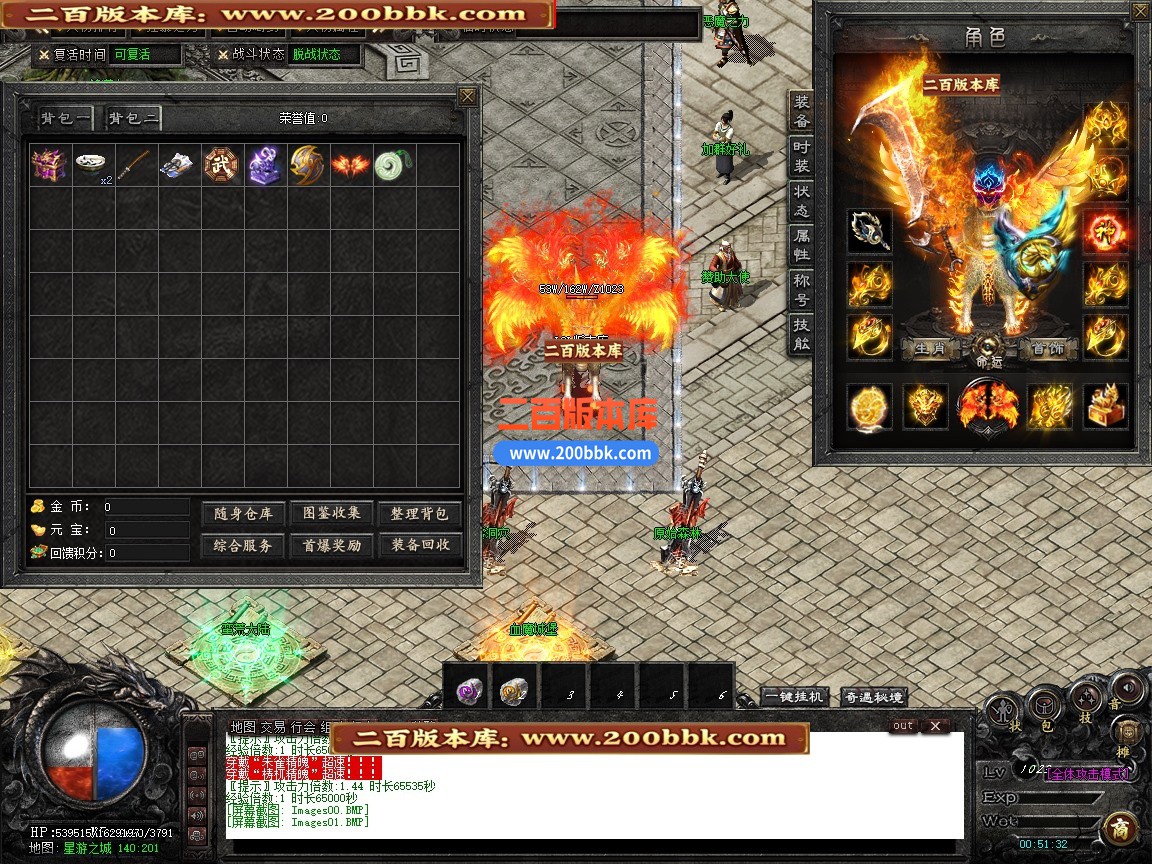This screenshot has height=864, width=1152.
Task: Open the 生肖 zodiac equipment panel
Action: pyautogui.click(x=930, y=350)
